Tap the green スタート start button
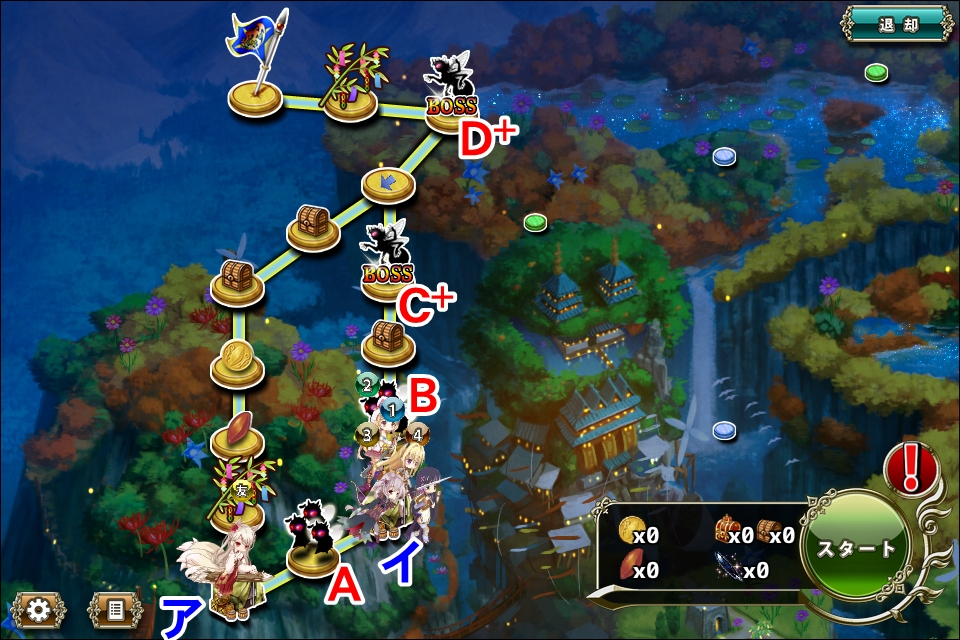This screenshot has height=640, width=960. (855, 549)
